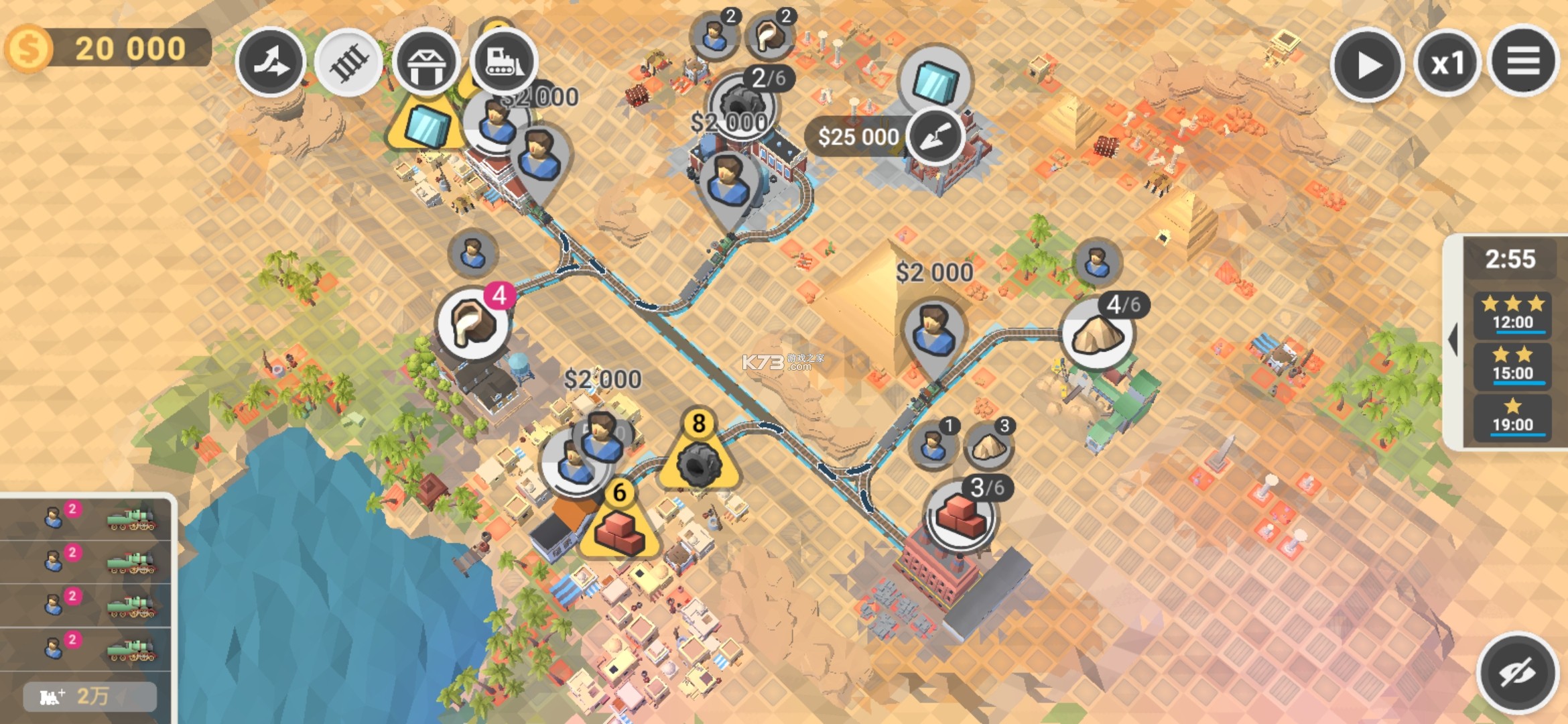This screenshot has width=1568, height=724.
Task: Select the wood station with pink 4 badge
Action: point(472,324)
